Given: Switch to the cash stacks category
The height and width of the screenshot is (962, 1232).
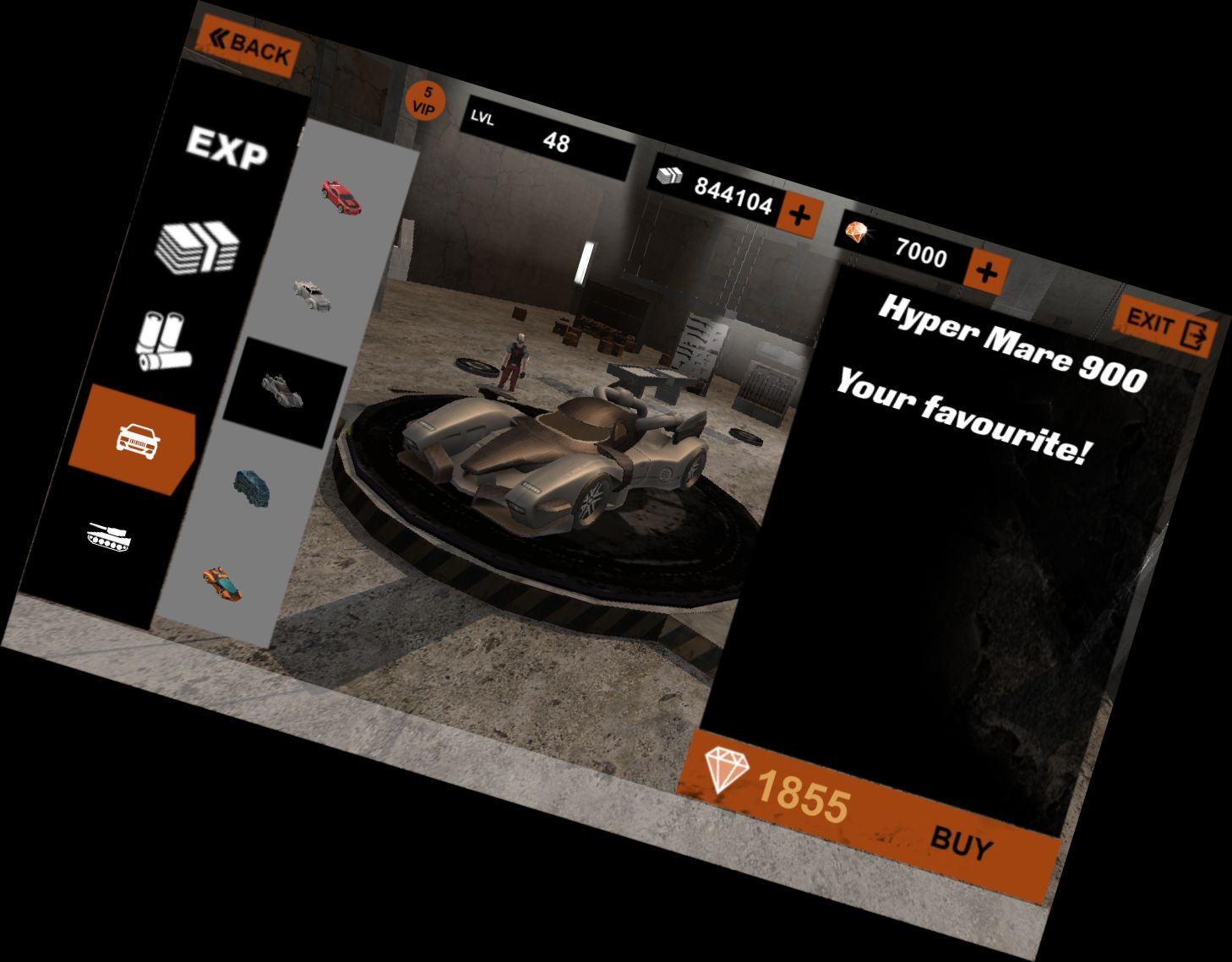Looking at the screenshot, I should (x=199, y=246).
